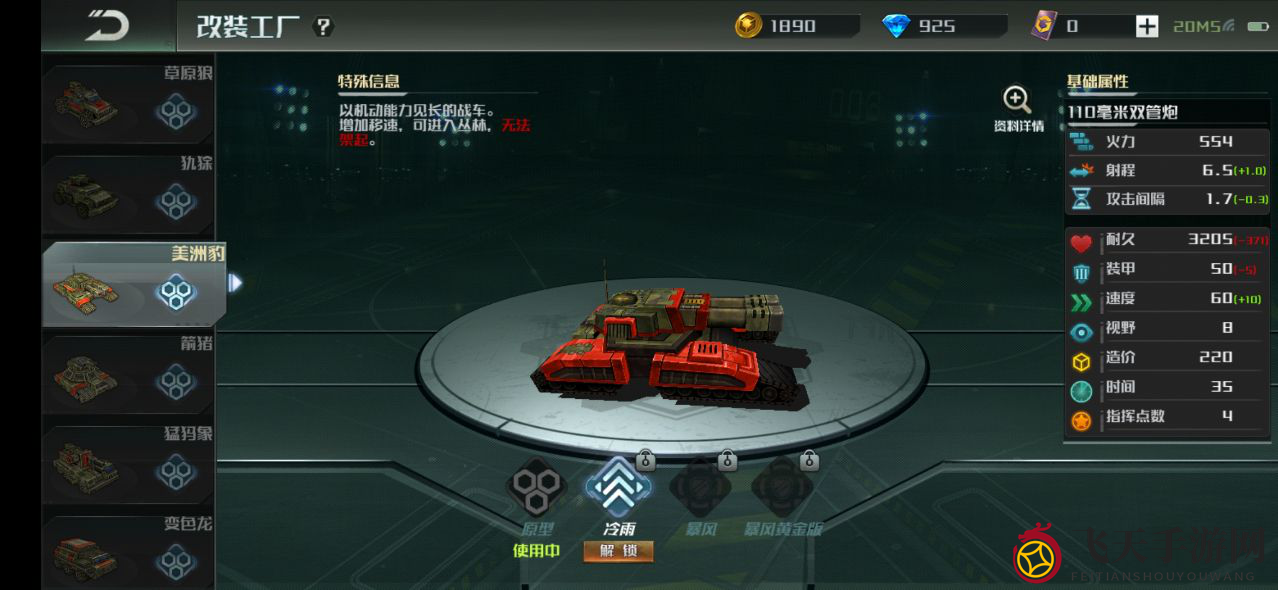Add more currency with plus button
The height and width of the screenshot is (590, 1278).
pos(1147,27)
